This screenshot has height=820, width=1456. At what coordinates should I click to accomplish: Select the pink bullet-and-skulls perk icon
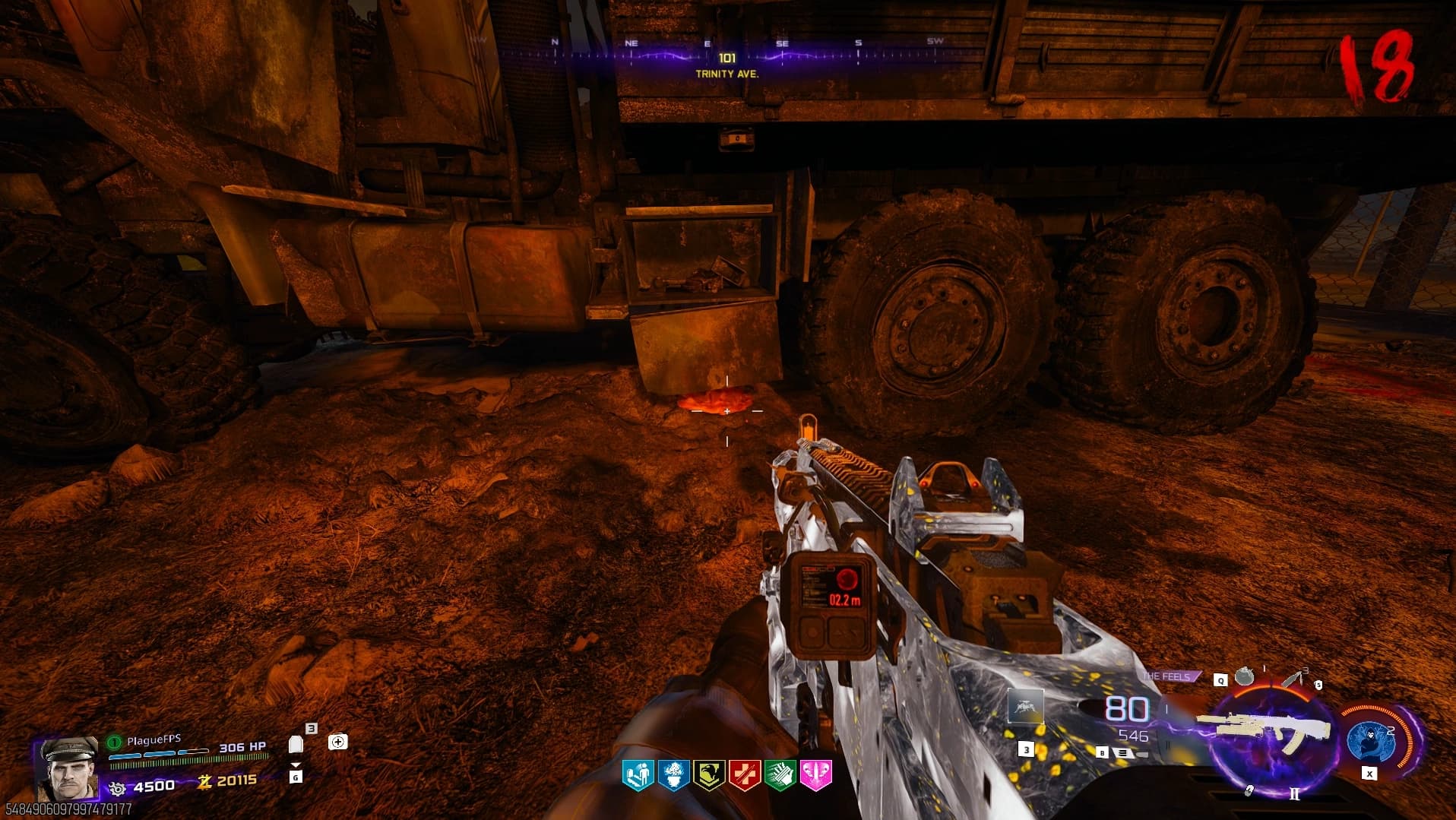816,776
